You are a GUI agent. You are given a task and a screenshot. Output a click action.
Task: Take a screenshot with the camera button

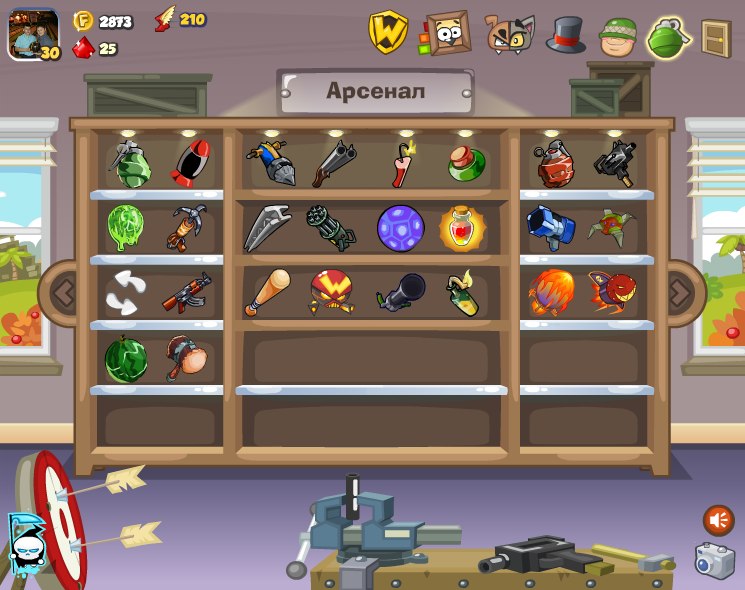pyautogui.click(x=714, y=560)
